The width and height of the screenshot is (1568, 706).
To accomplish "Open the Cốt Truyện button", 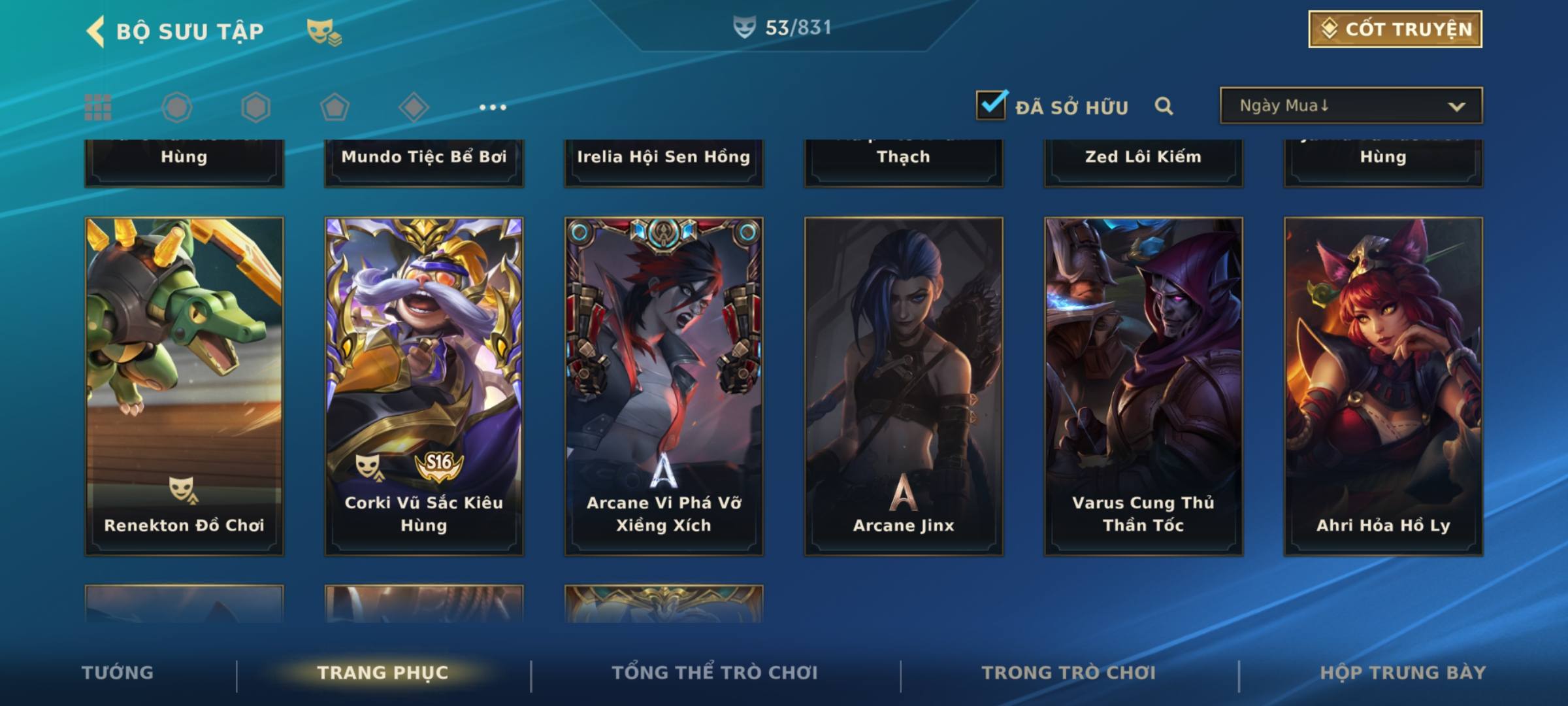I will (1395, 29).
